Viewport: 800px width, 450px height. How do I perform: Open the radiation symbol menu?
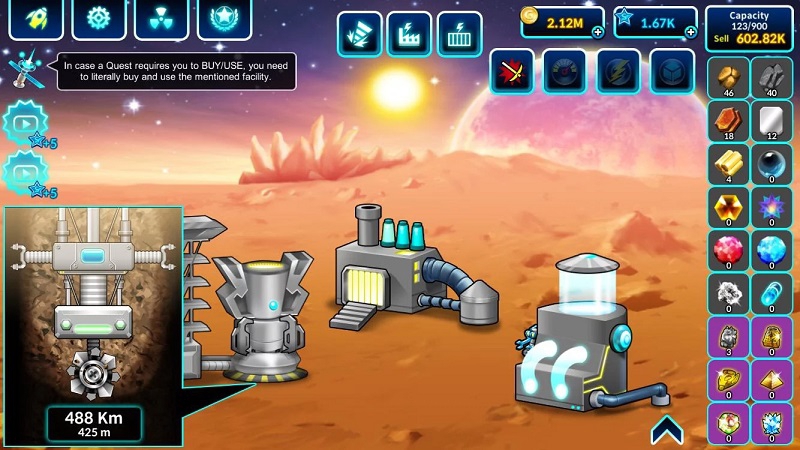coord(160,18)
